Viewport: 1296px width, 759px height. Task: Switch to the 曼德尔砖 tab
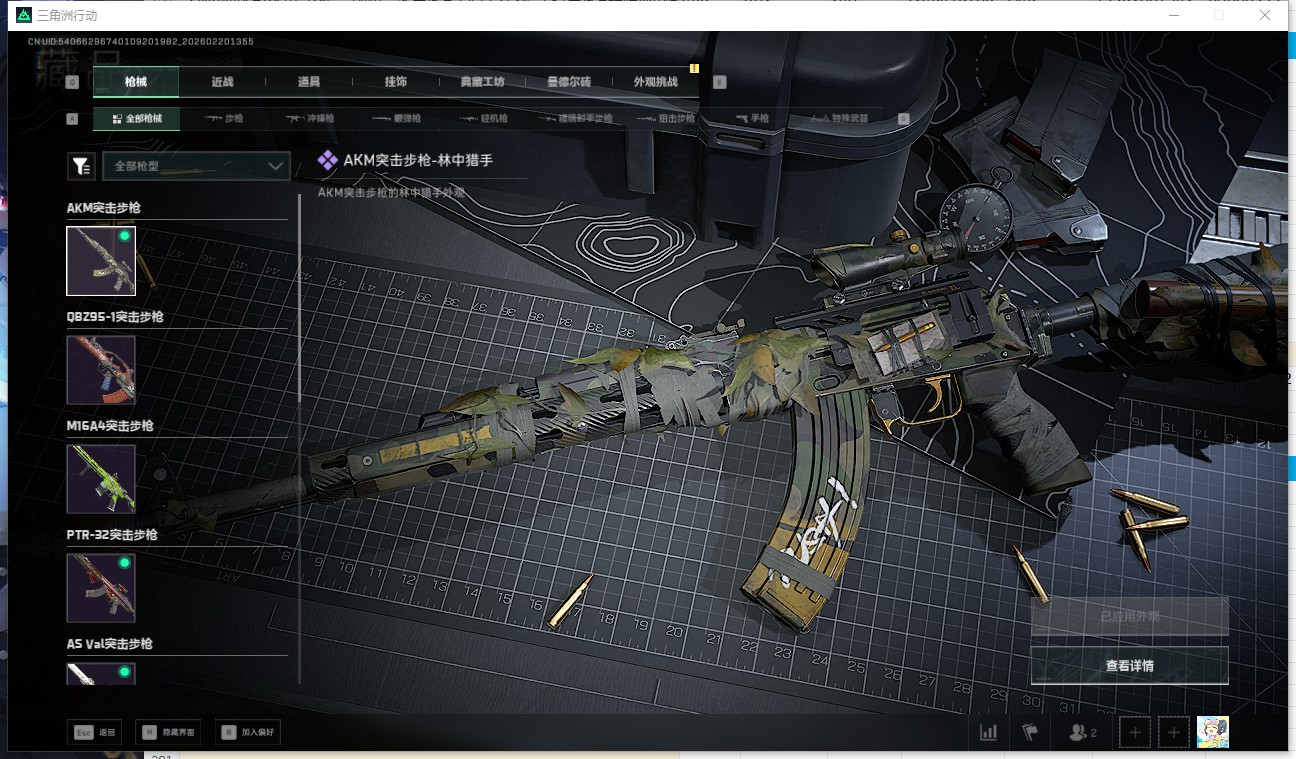(x=569, y=82)
